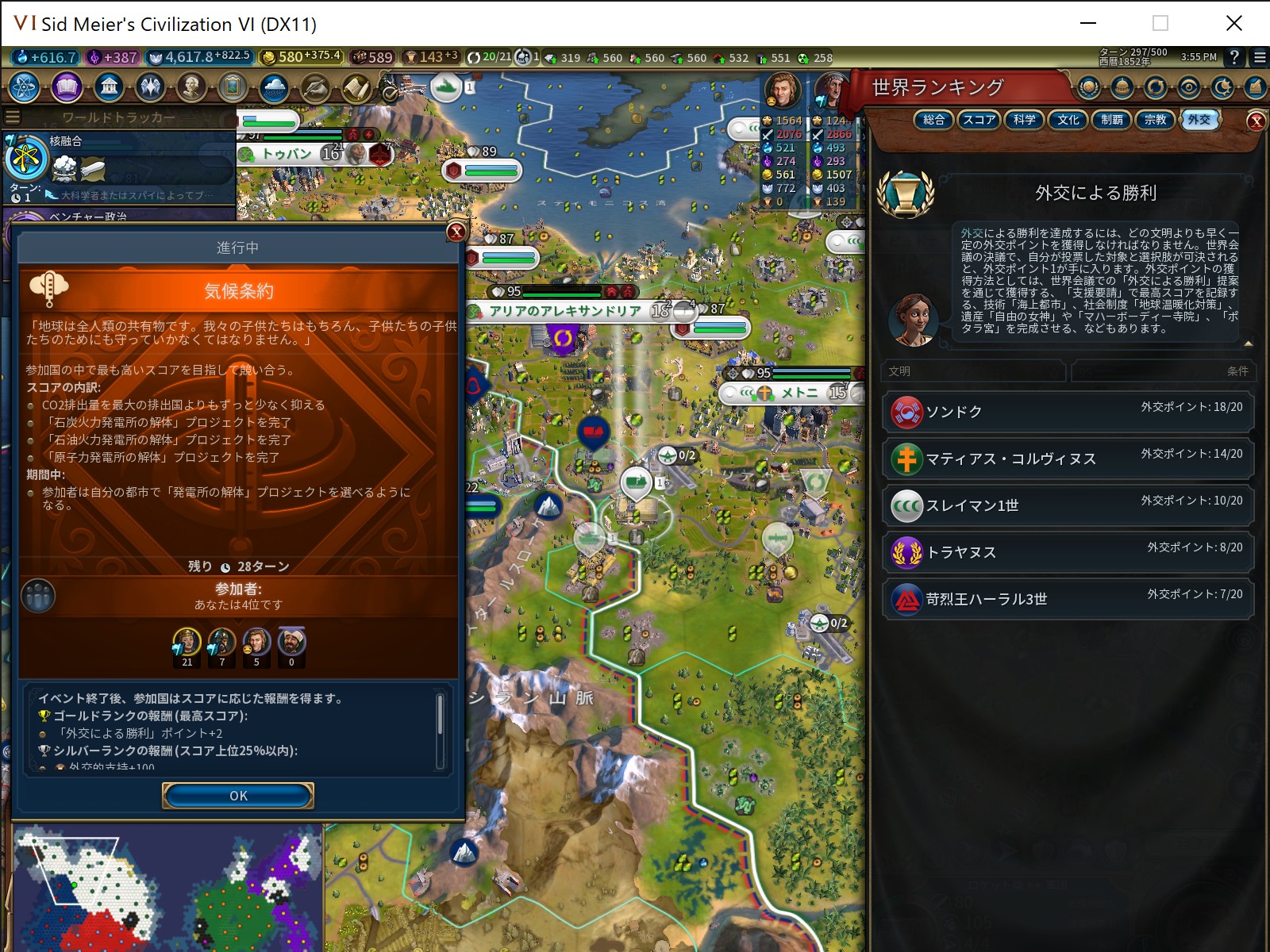Open the 文明 filter dropdown

972,371
